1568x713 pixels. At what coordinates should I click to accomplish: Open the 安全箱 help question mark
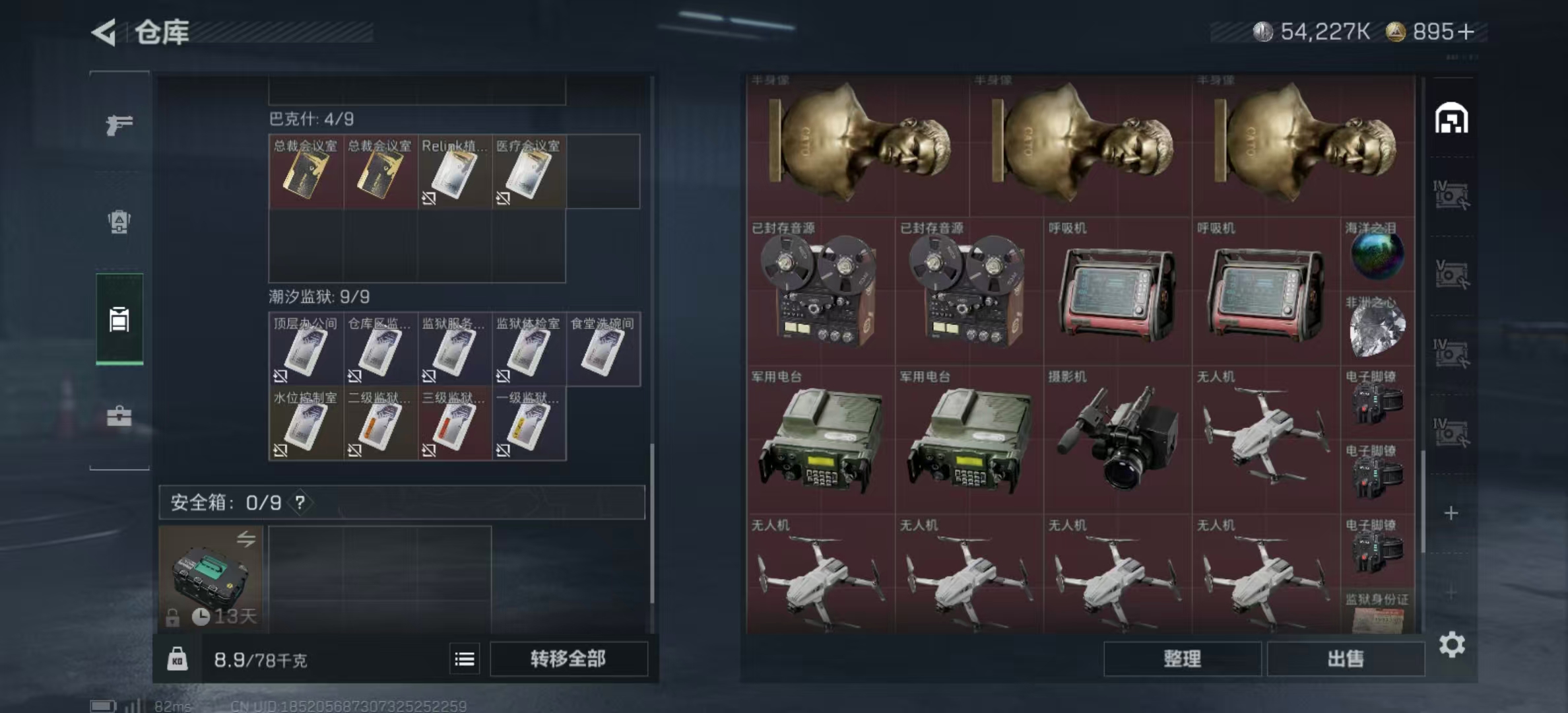[300, 503]
